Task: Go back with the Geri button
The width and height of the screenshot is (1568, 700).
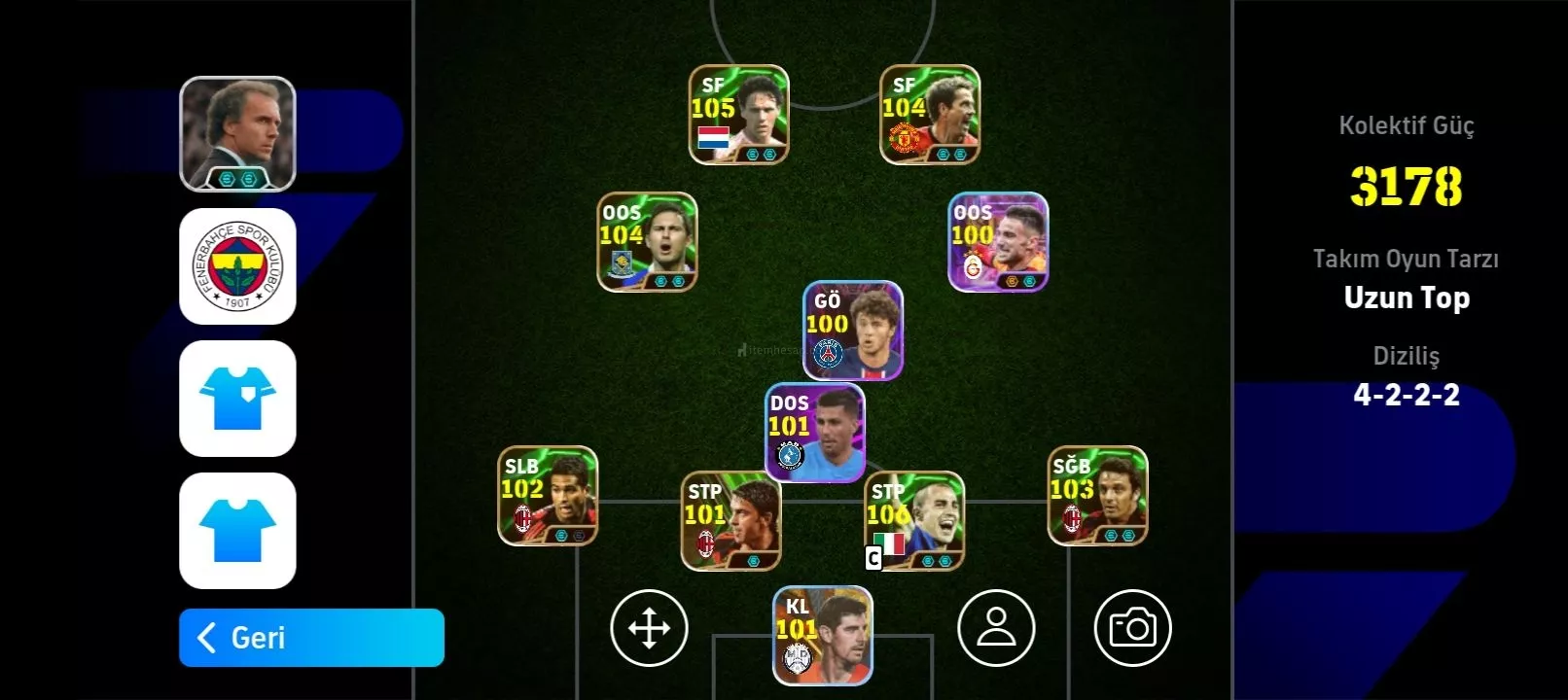Action: point(311,638)
